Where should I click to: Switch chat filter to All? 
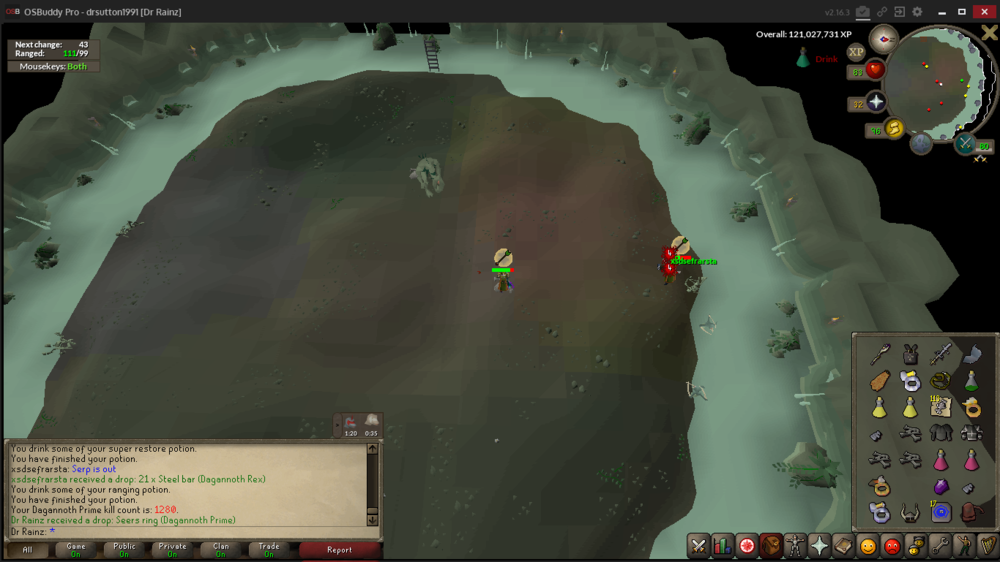pos(28,549)
